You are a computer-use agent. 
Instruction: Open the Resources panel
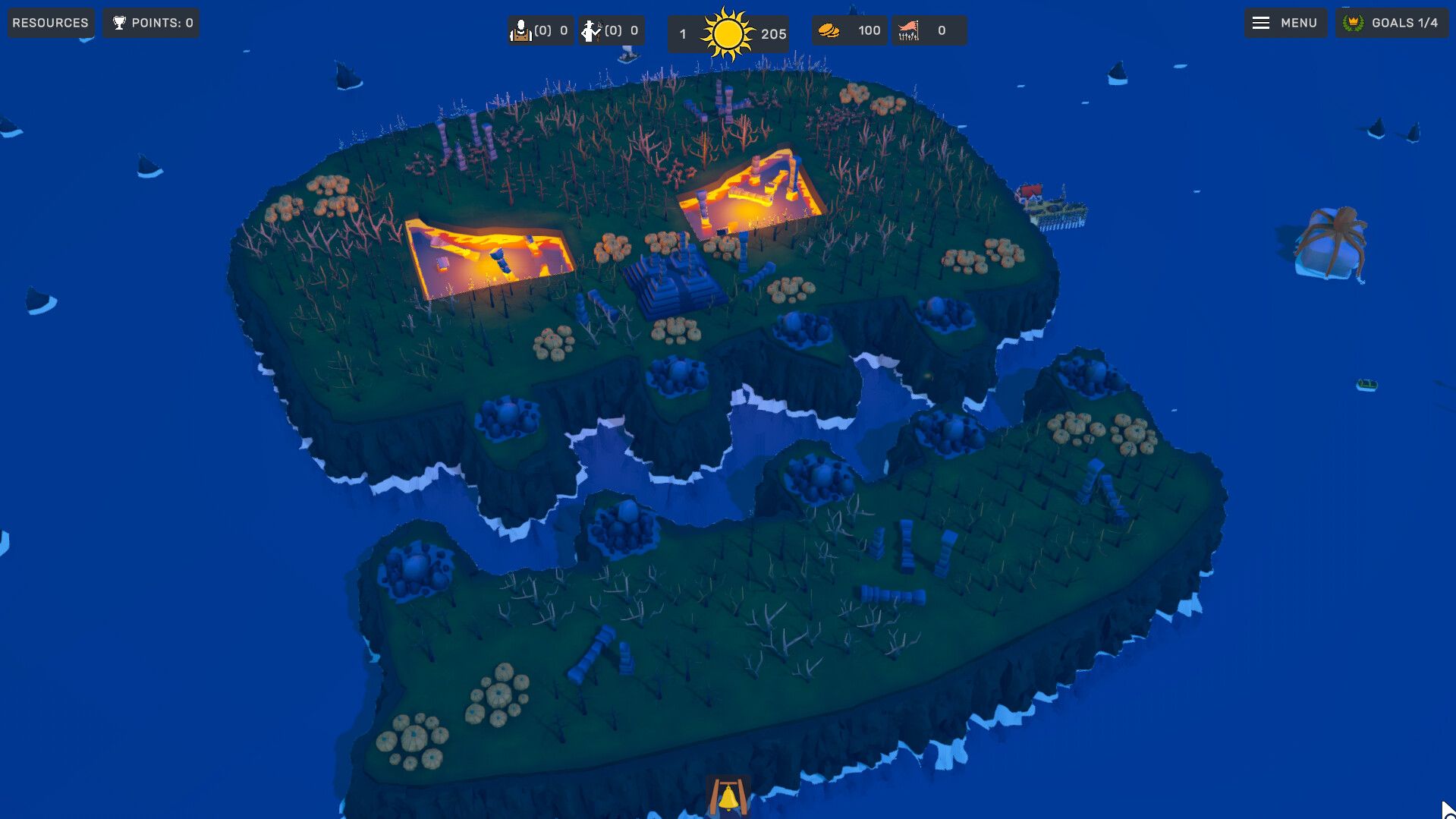50,22
